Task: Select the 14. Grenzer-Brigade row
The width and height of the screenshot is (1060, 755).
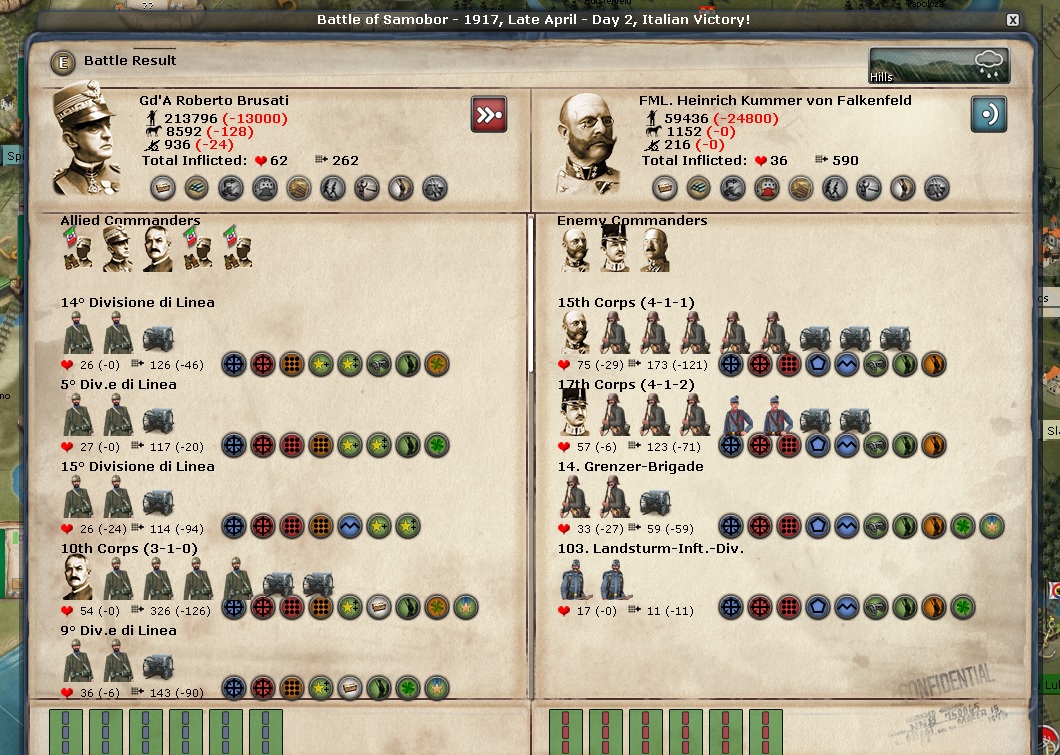Action: point(630,467)
